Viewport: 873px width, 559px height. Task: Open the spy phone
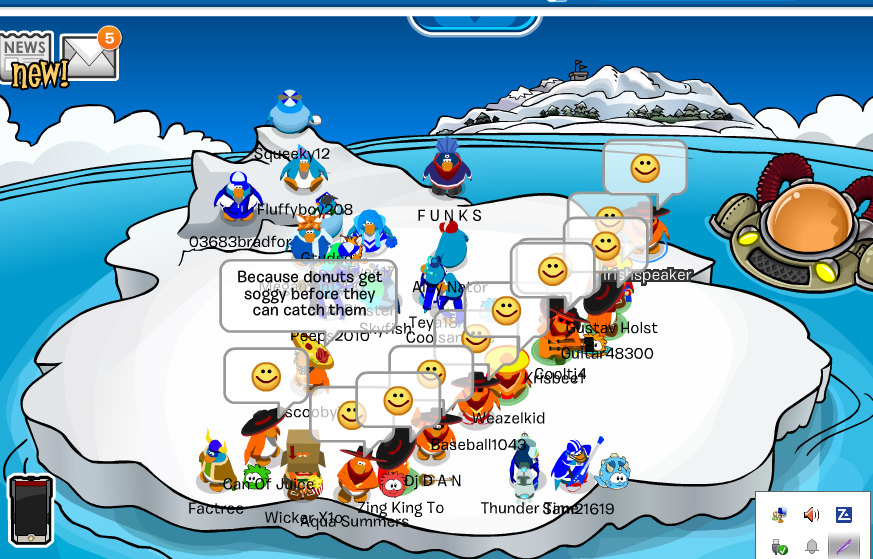tap(30, 510)
